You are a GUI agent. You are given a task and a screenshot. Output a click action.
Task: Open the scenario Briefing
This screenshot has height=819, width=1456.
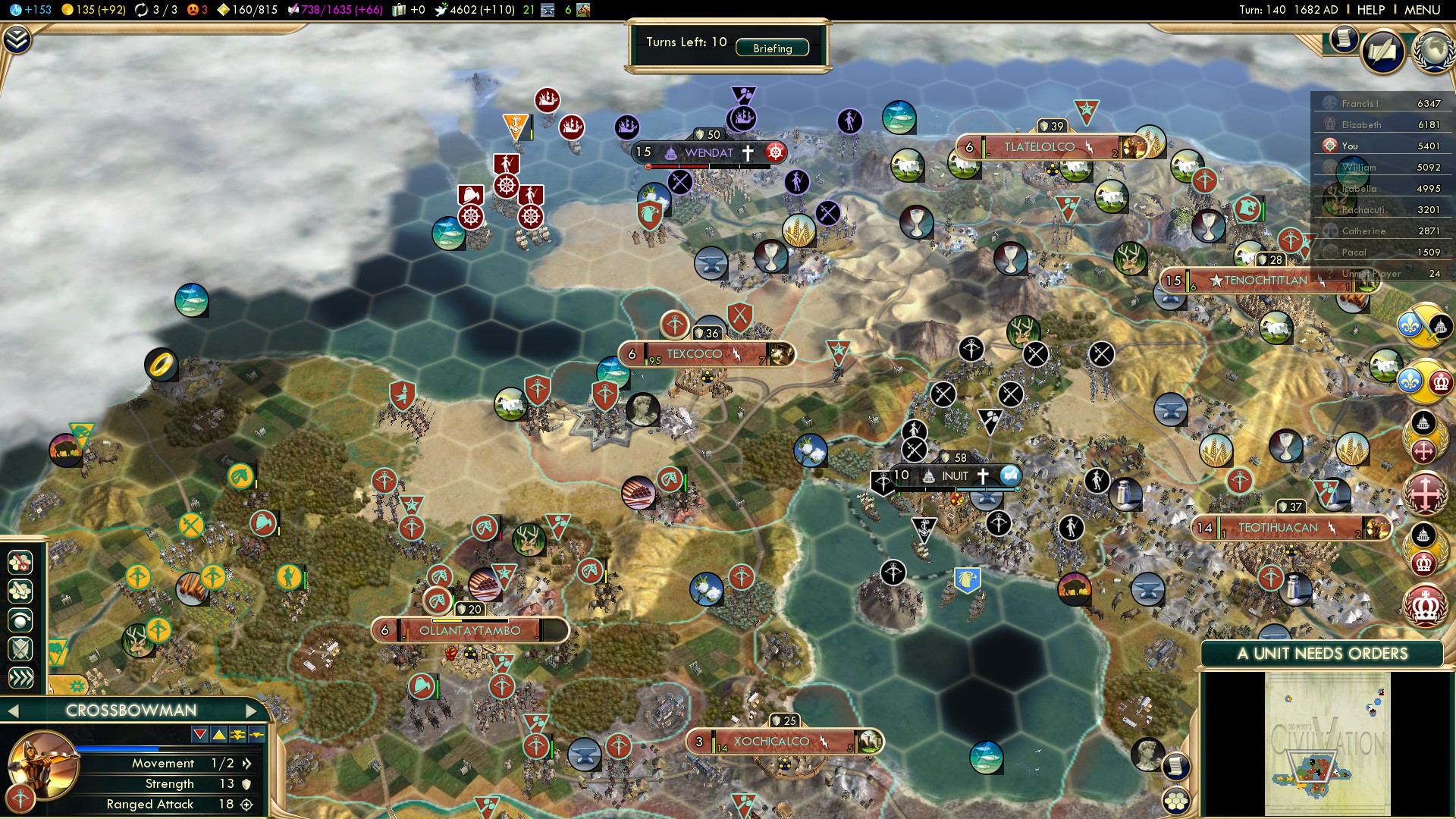click(772, 48)
